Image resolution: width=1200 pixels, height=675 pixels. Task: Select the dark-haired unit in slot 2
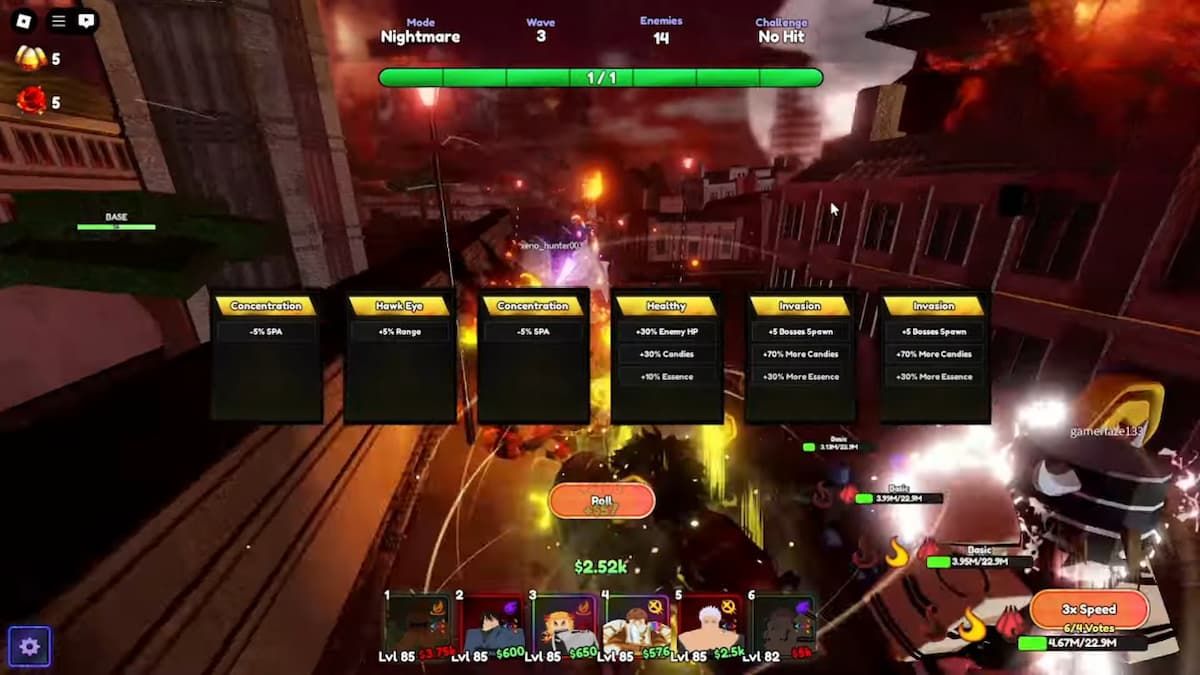click(493, 624)
